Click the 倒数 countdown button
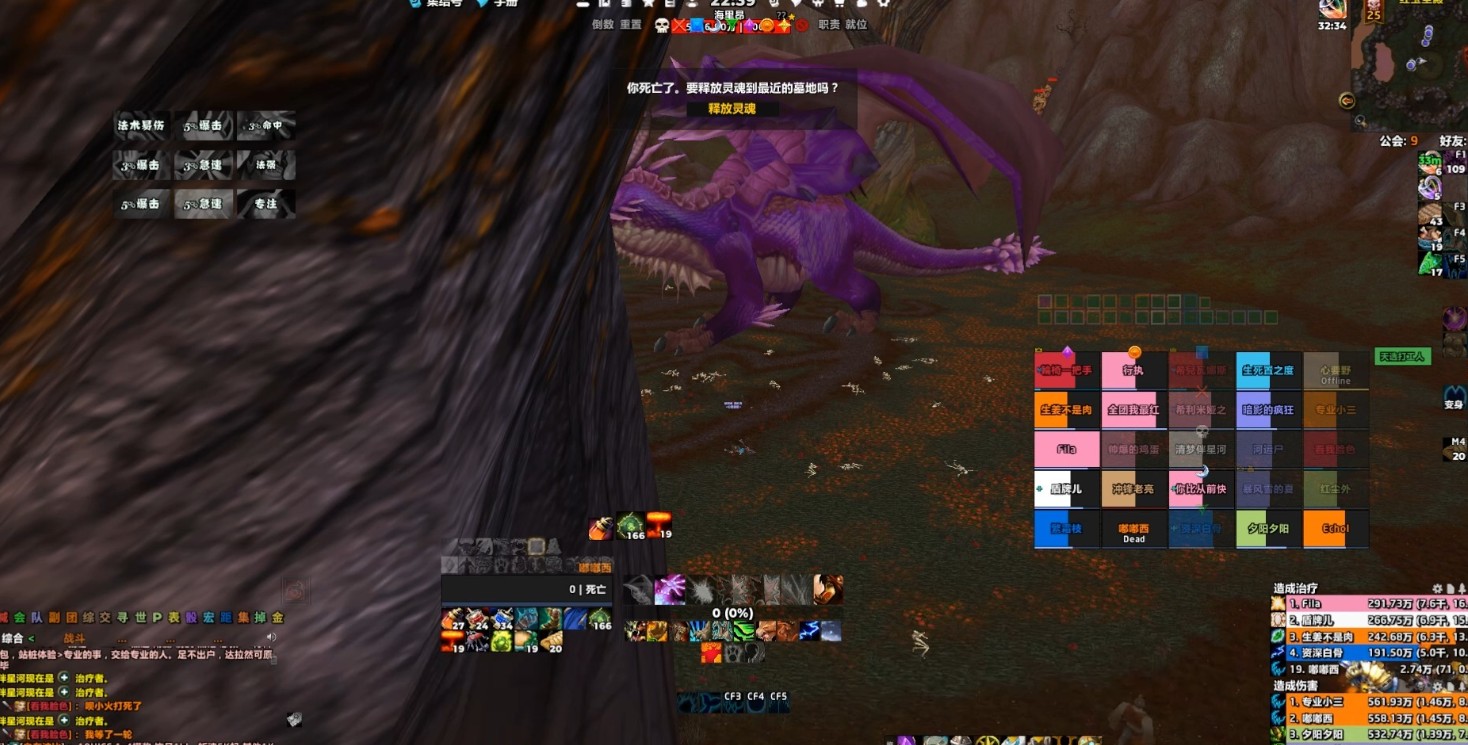The image size is (1468, 745). point(602,25)
